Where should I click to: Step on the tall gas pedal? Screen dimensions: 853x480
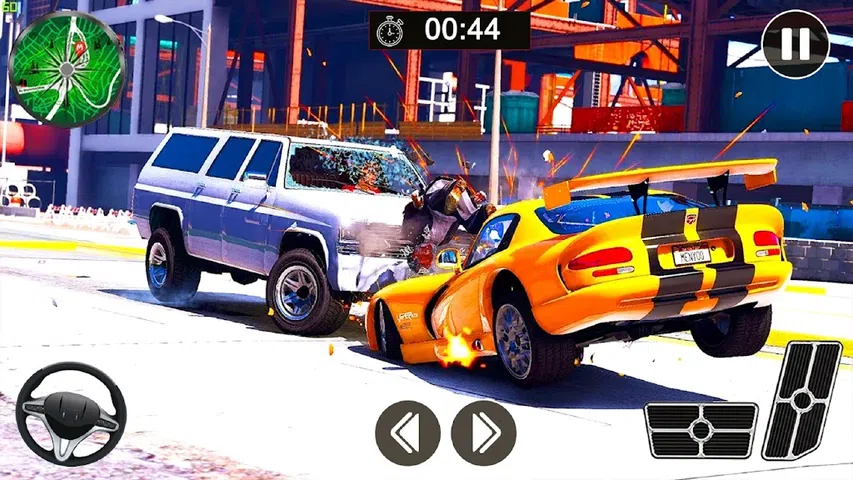click(x=802, y=399)
